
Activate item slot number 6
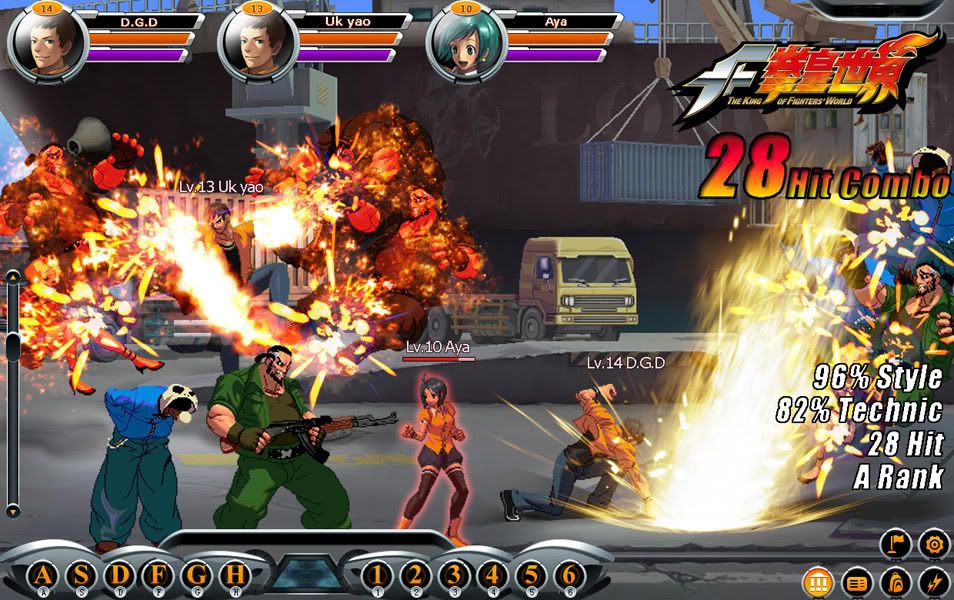(x=569, y=575)
